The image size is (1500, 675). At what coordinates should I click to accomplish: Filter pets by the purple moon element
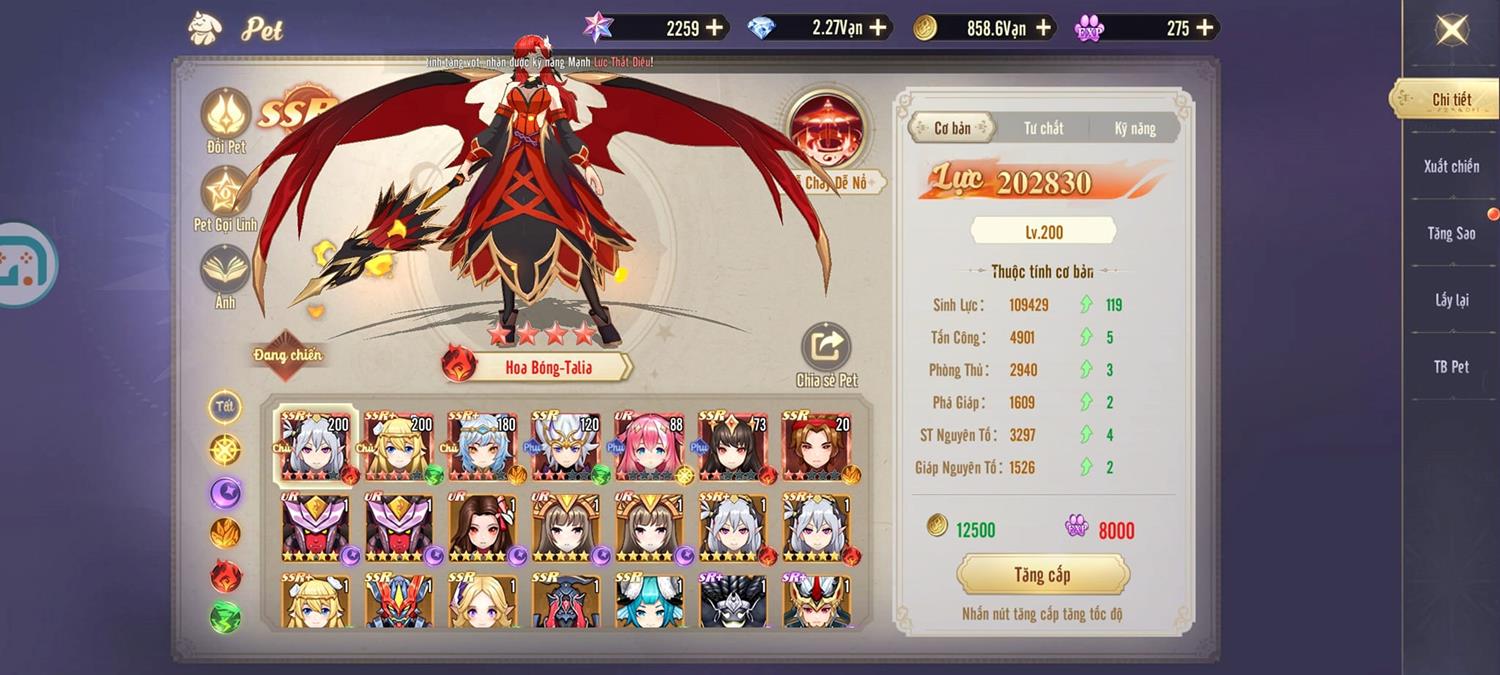pos(225,492)
